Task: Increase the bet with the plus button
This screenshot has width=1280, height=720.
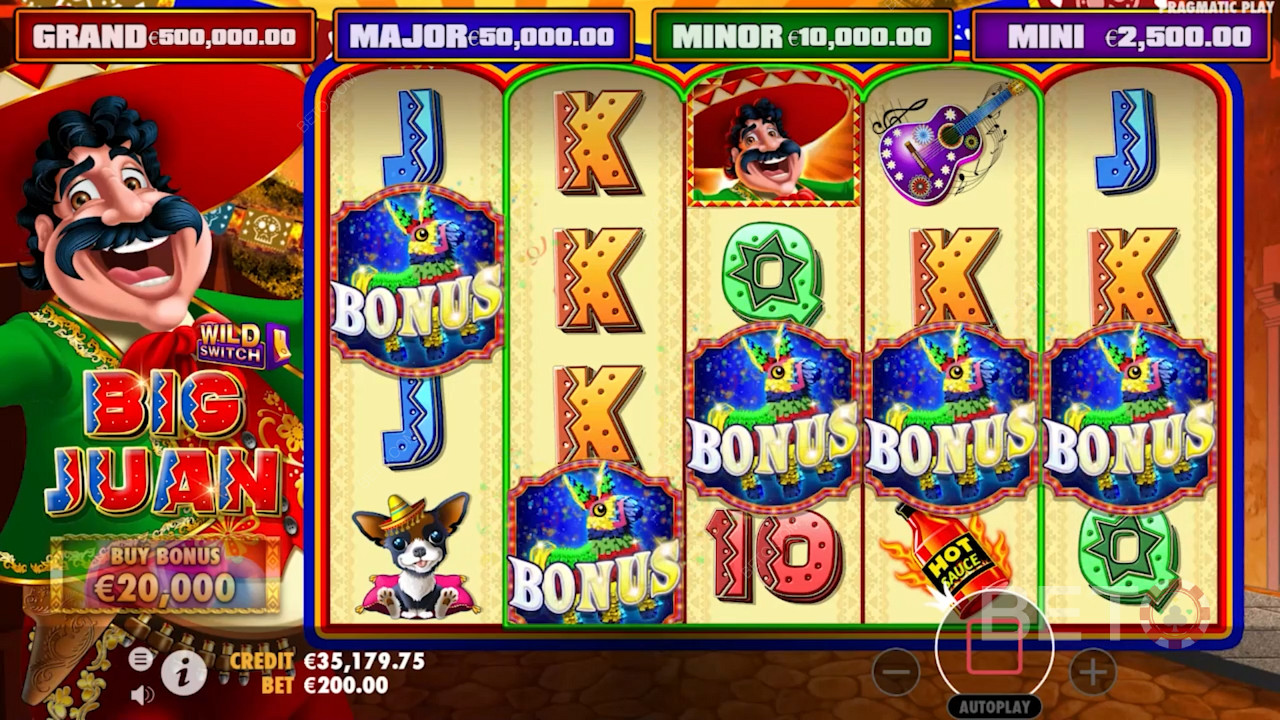Action: click(1092, 672)
